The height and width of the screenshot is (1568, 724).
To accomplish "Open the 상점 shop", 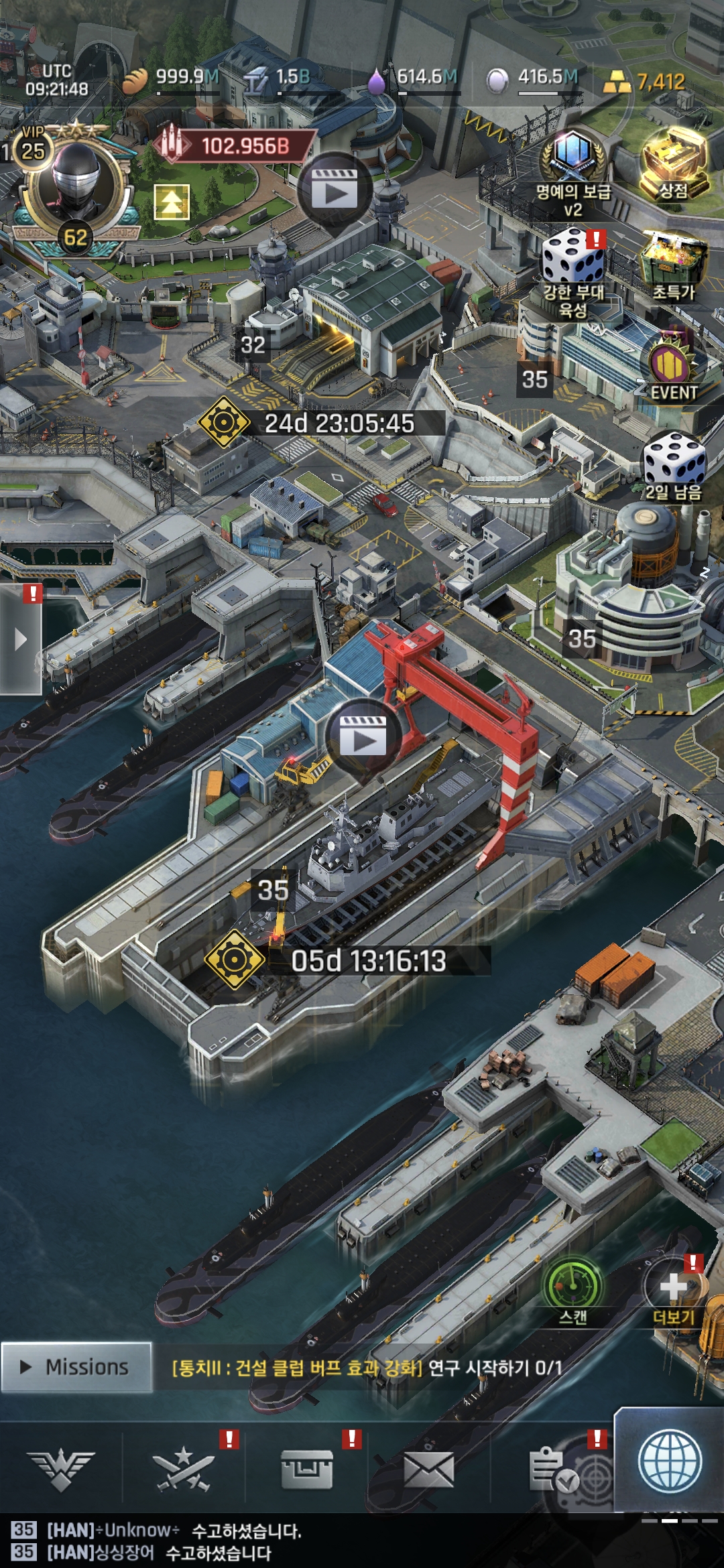I will (674, 164).
